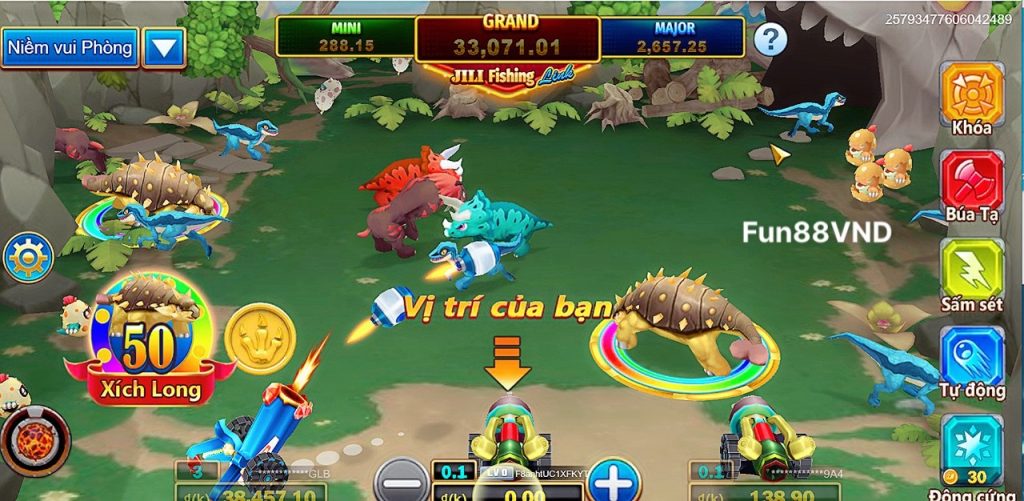The height and width of the screenshot is (501, 1024).
Task: Click the blue dropdown arrow button
Action: [x=164, y=47]
